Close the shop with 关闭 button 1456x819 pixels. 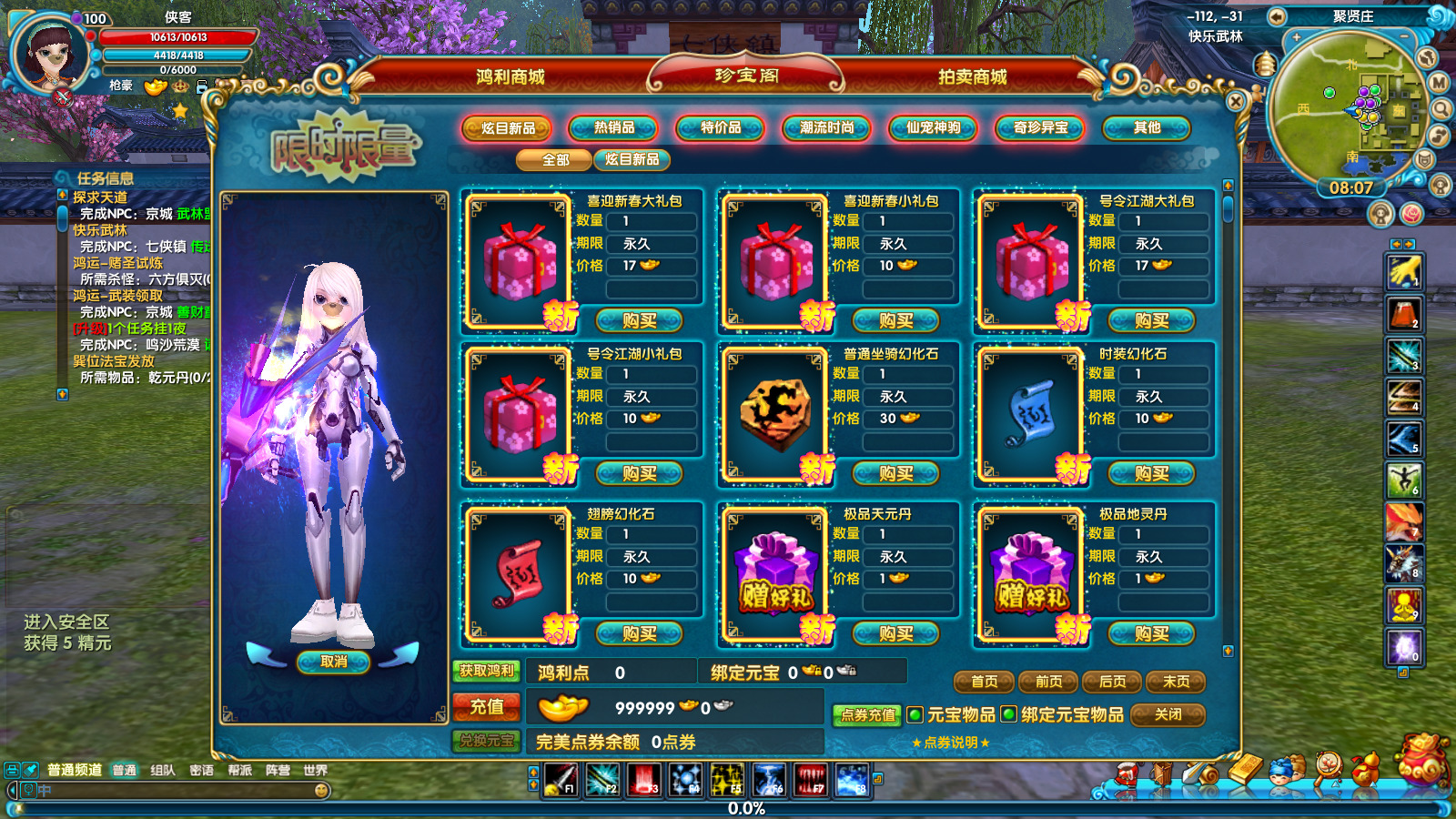tap(1168, 715)
